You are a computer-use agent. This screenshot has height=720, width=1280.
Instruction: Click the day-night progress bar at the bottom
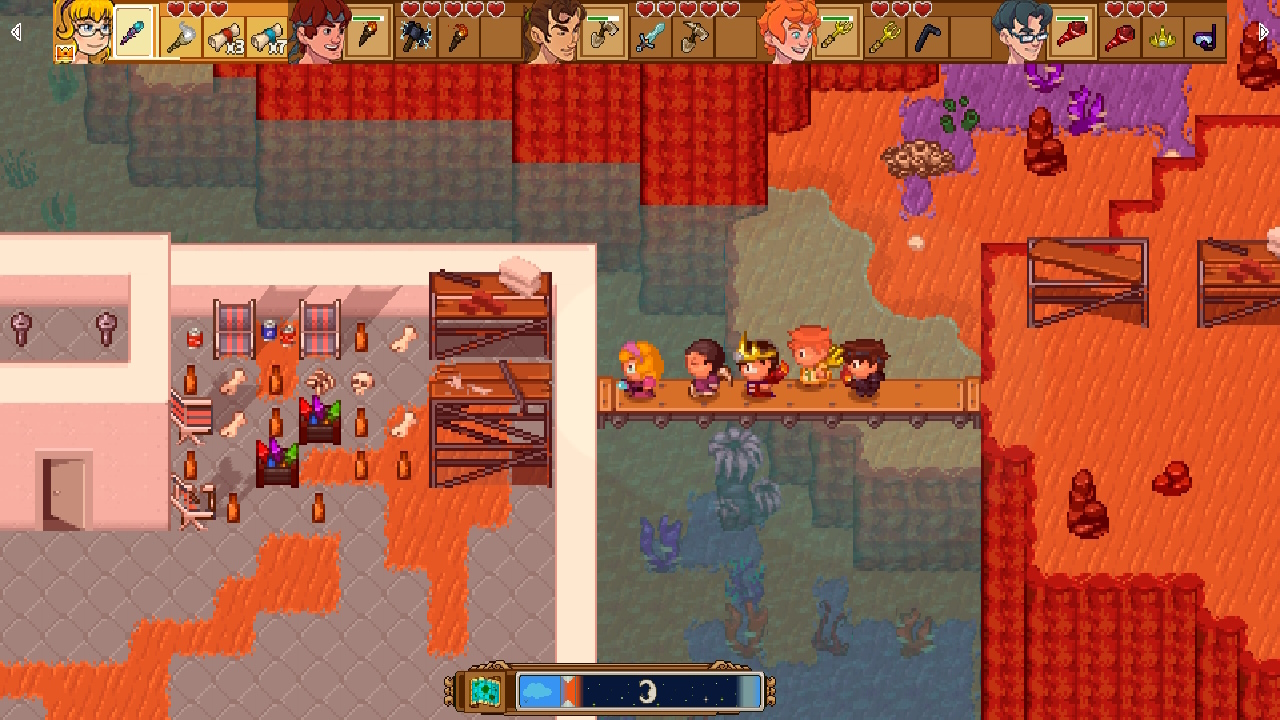click(640, 690)
